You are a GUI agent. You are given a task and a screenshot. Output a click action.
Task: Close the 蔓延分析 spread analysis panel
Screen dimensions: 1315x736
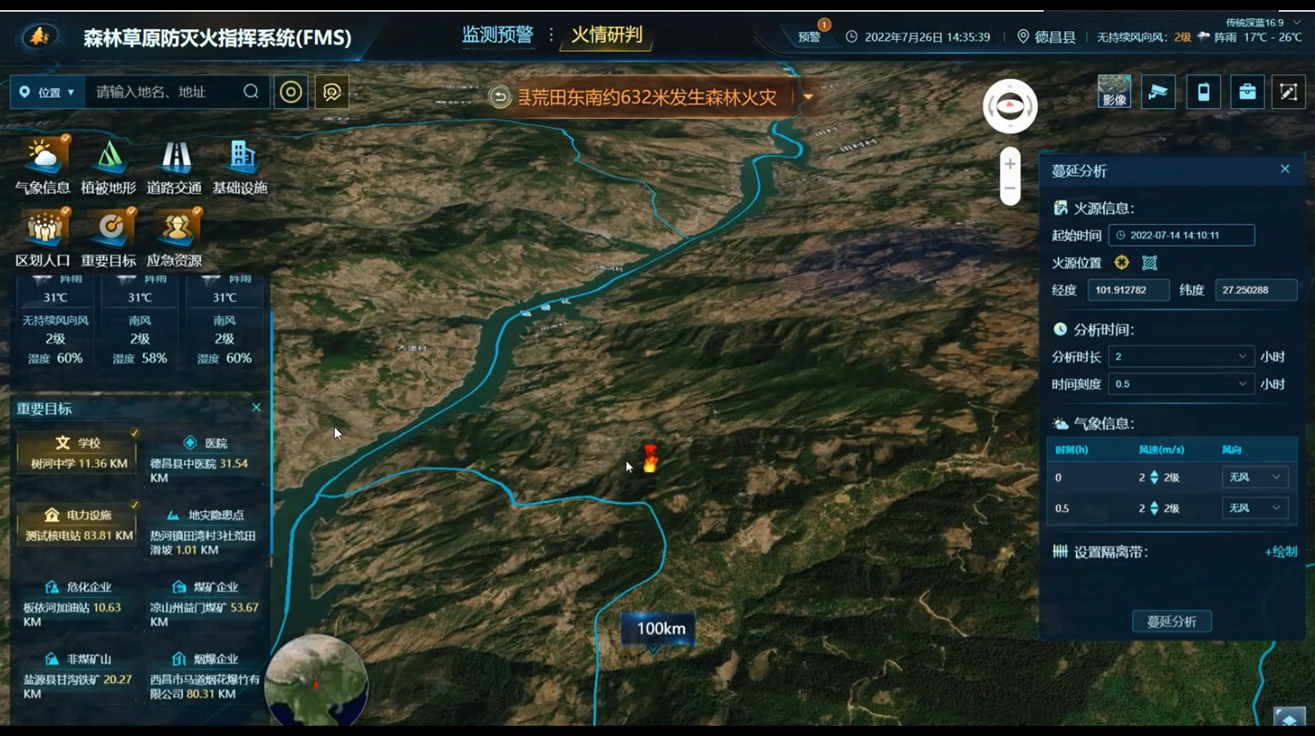[1285, 170]
